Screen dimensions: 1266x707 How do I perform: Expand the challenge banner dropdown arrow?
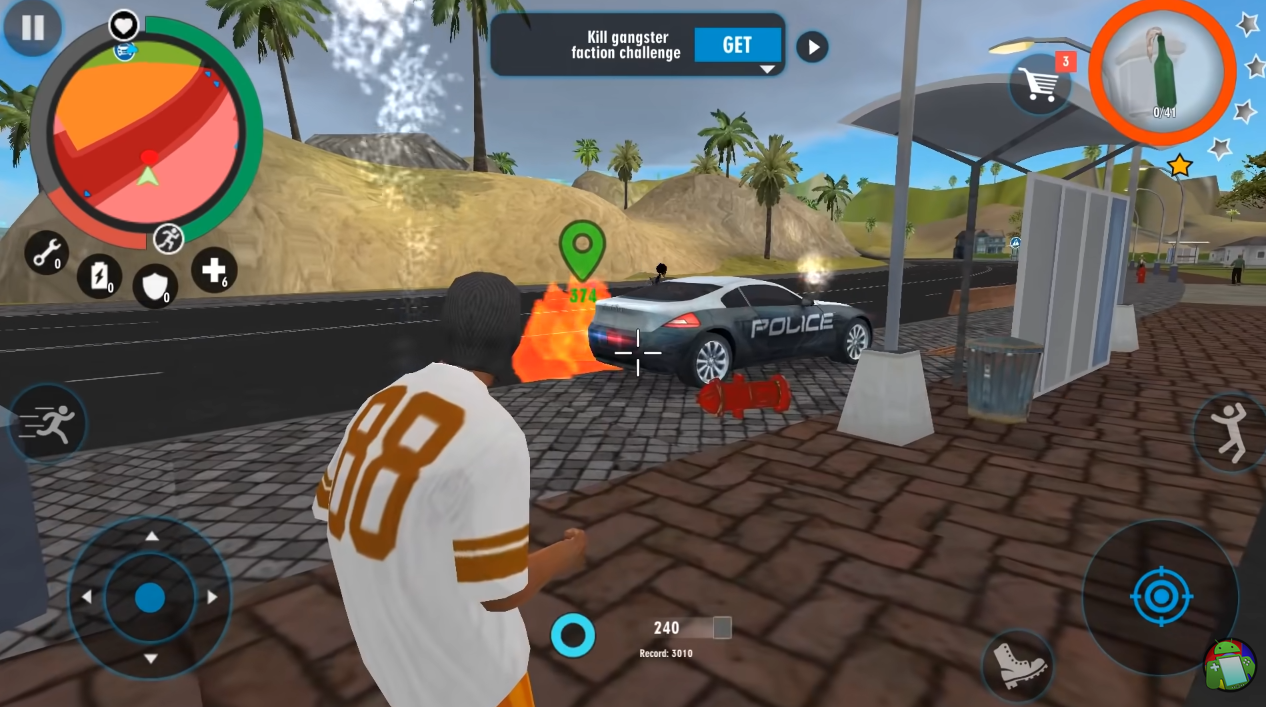point(767,69)
